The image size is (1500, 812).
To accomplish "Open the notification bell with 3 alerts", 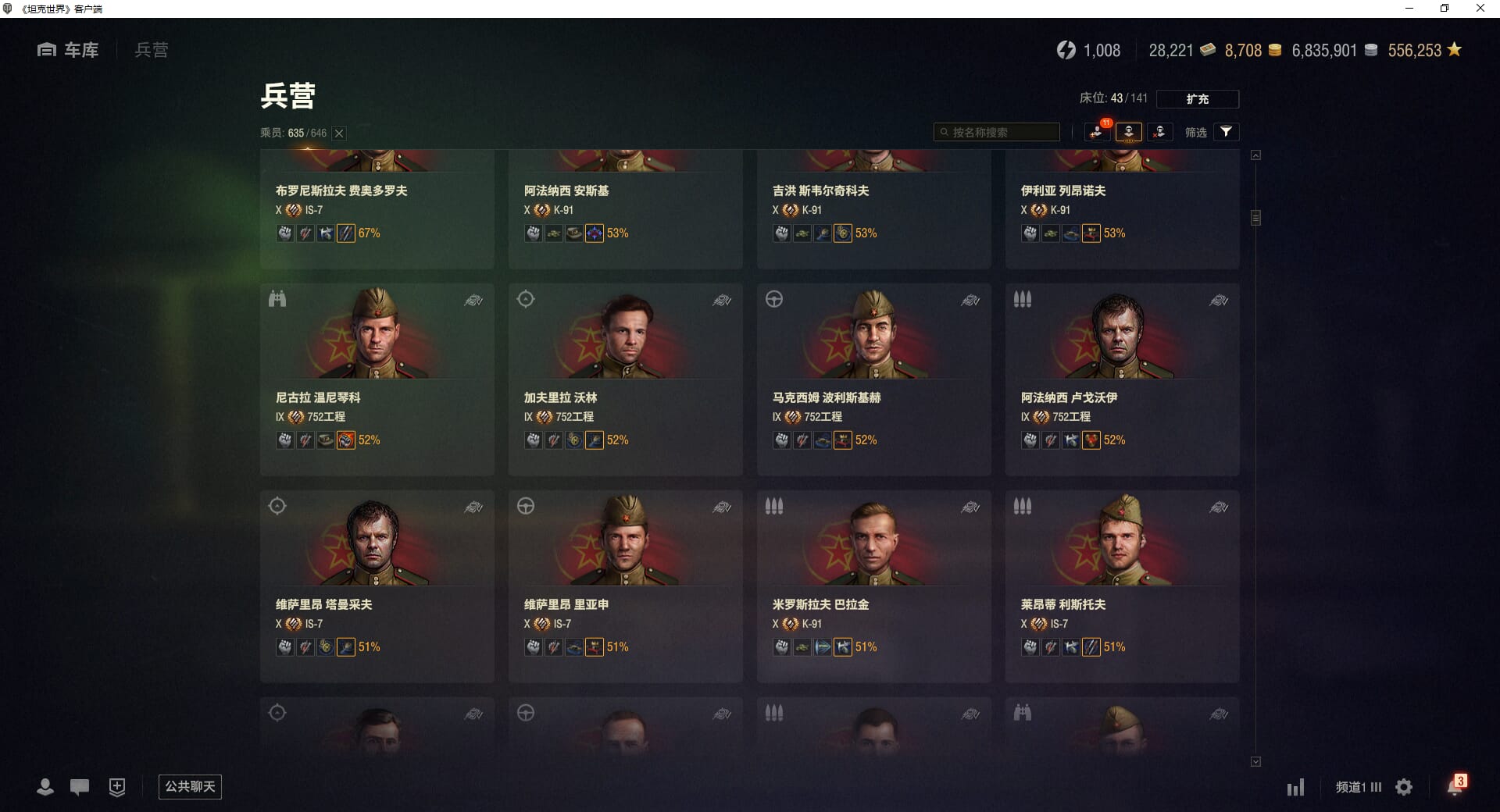I will point(1455,786).
